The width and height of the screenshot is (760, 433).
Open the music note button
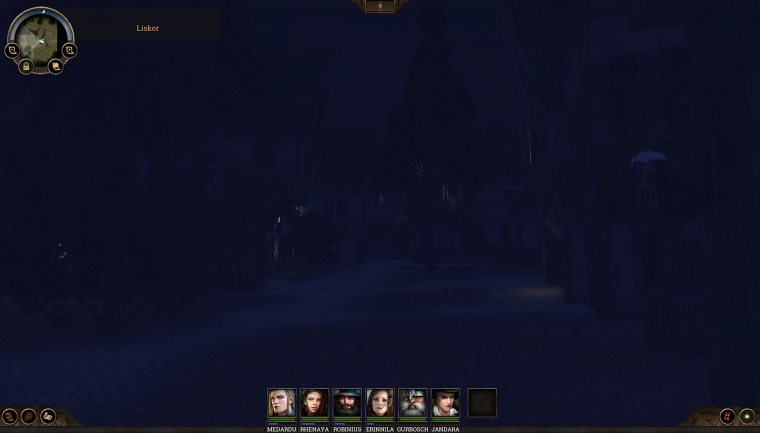coord(727,416)
